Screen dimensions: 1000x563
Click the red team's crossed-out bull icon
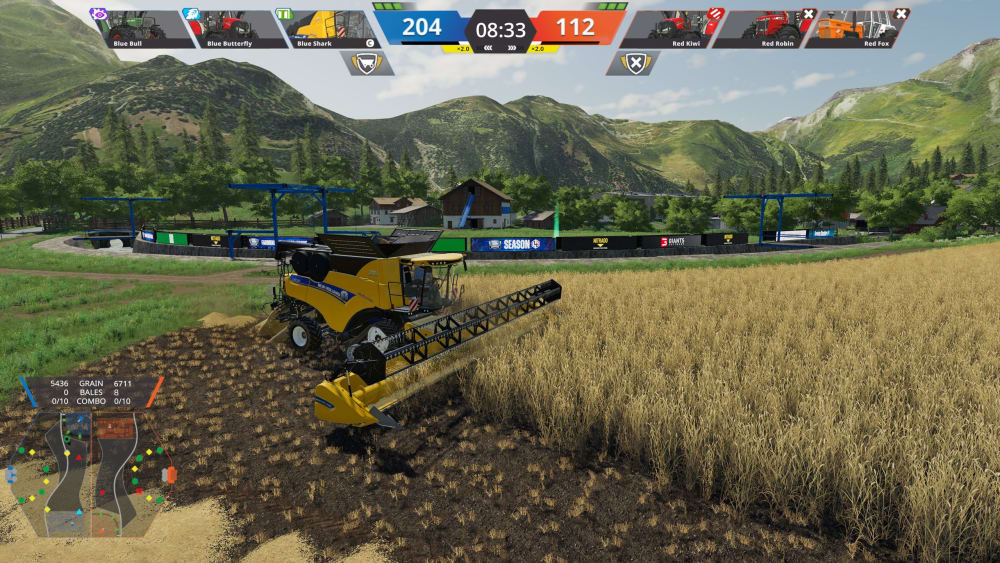coord(632,64)
